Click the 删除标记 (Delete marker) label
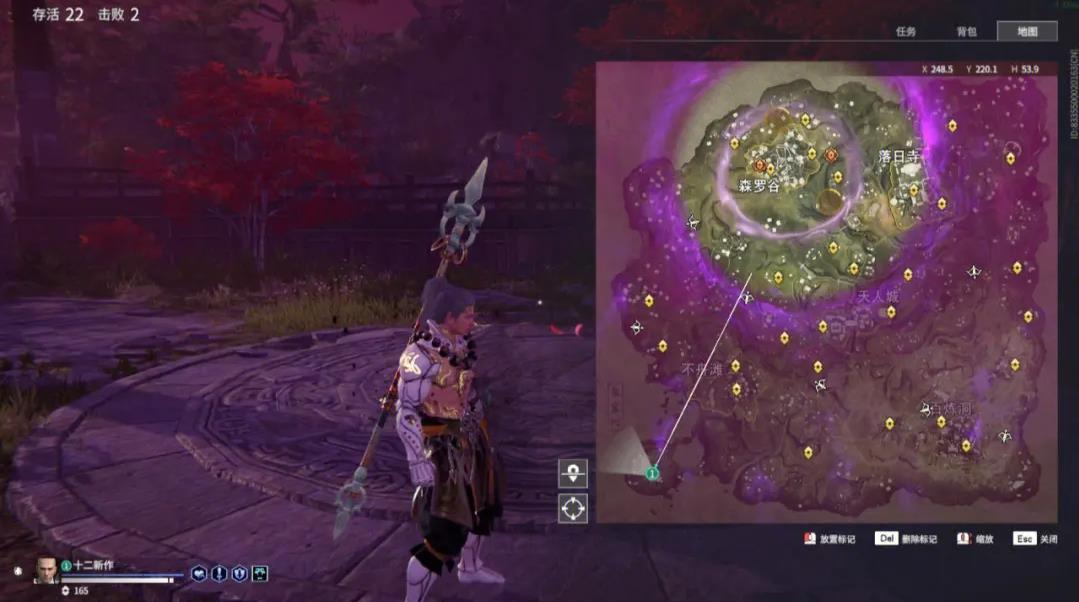This screenshot has height=602, width=1079. tap(918, 539)
